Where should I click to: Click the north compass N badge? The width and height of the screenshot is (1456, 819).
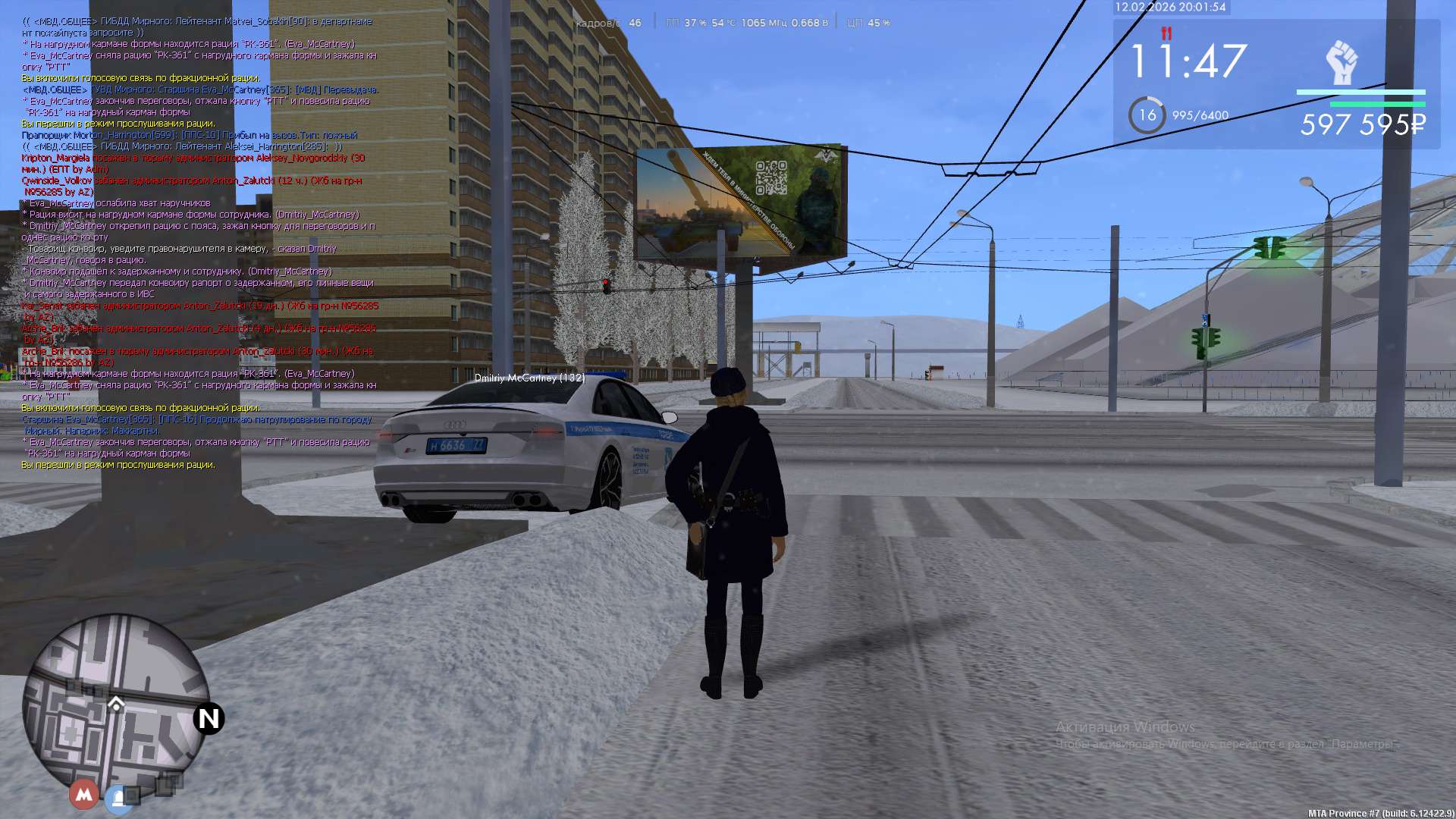point(209,718)
